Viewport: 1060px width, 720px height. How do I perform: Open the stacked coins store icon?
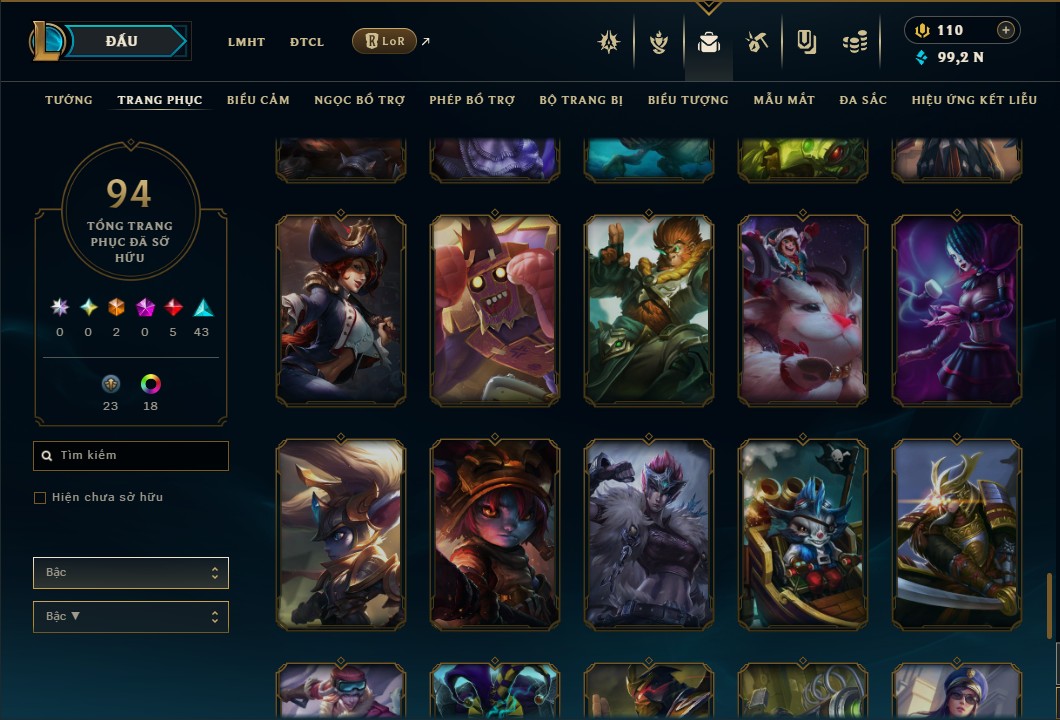(x=853, y=42)
